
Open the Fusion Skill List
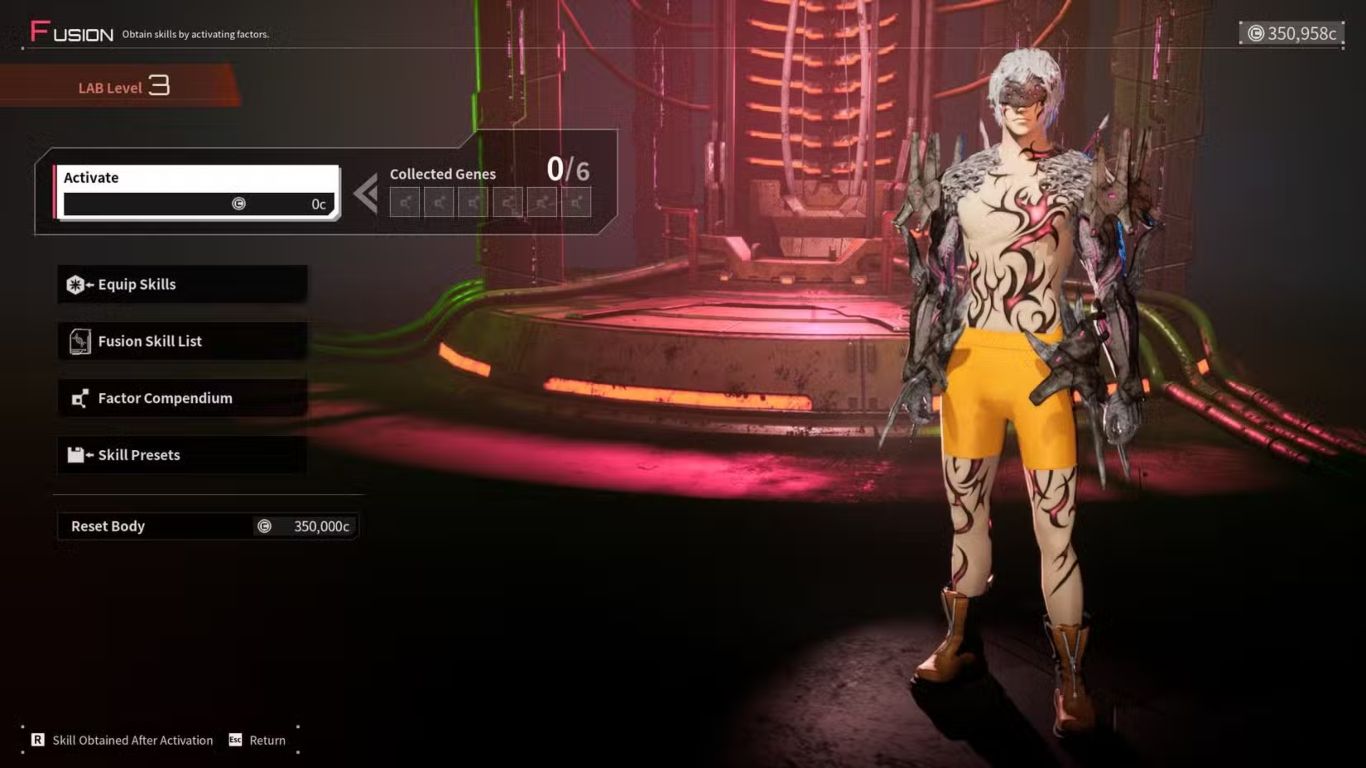coord(182,342)
